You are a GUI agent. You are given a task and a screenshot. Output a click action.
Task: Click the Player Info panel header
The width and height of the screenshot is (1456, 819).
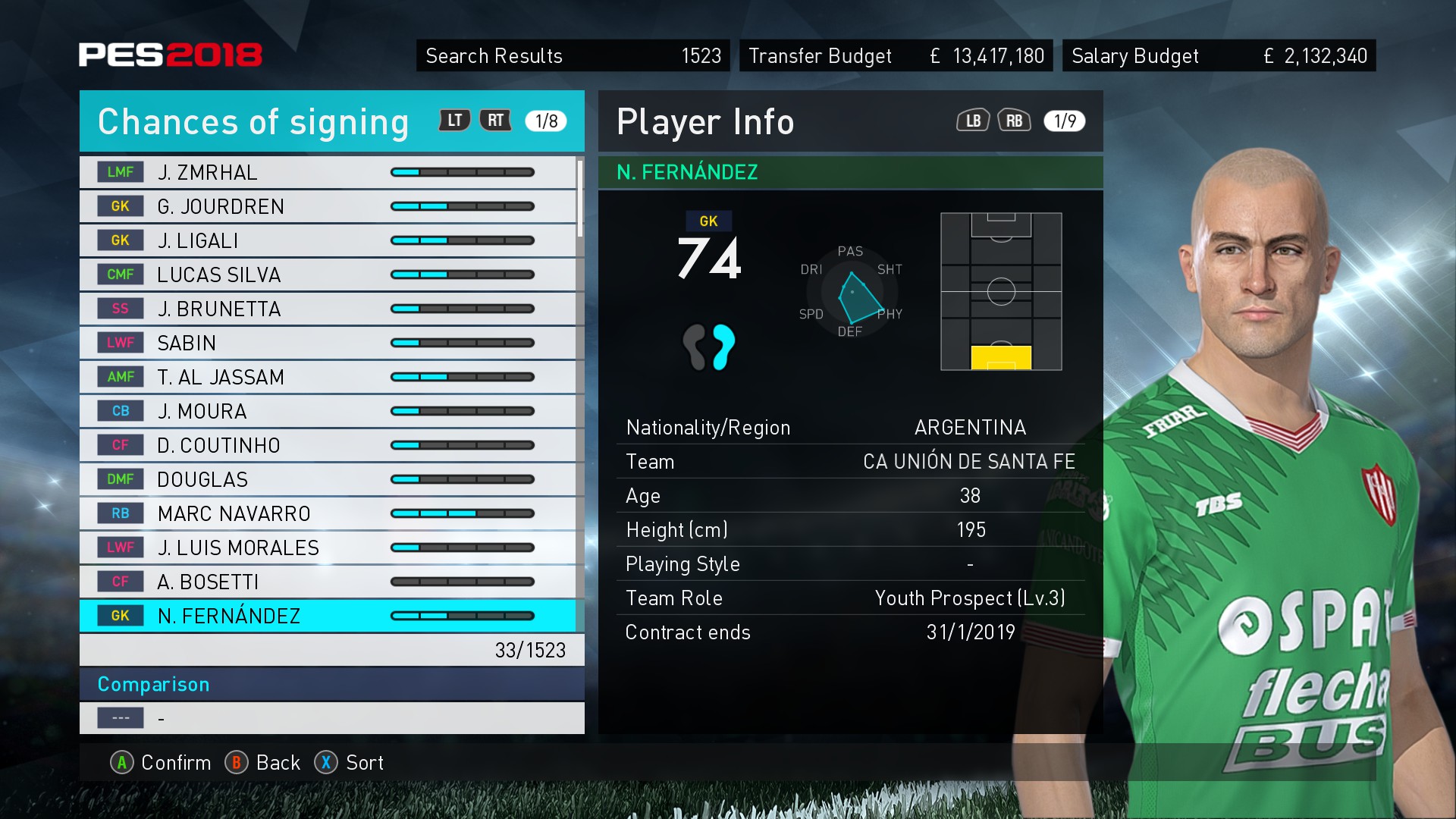pos(705,121)
